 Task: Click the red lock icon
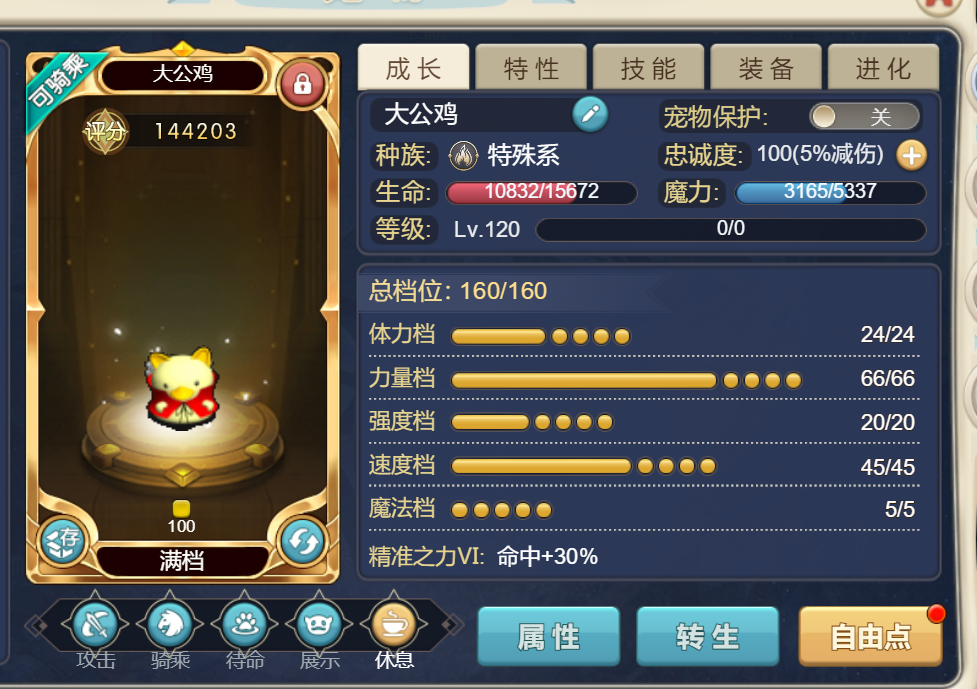coord(302,84)
